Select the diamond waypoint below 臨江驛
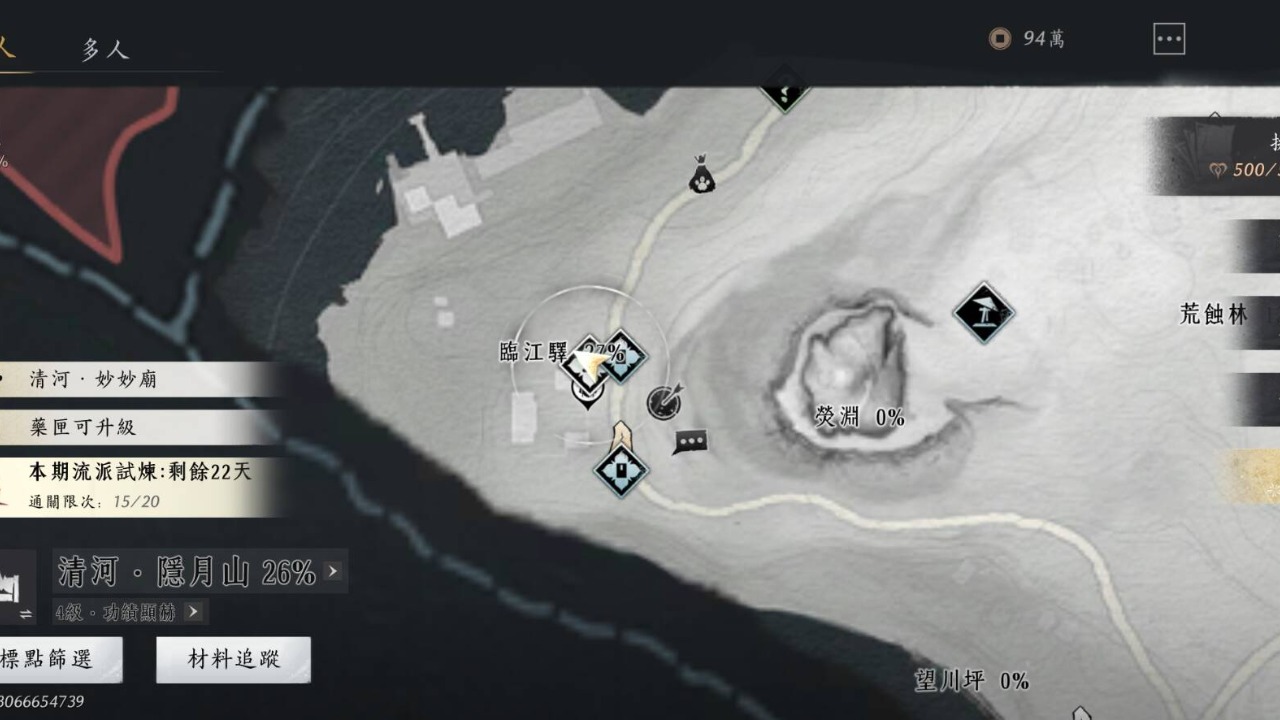 [621, 470]
